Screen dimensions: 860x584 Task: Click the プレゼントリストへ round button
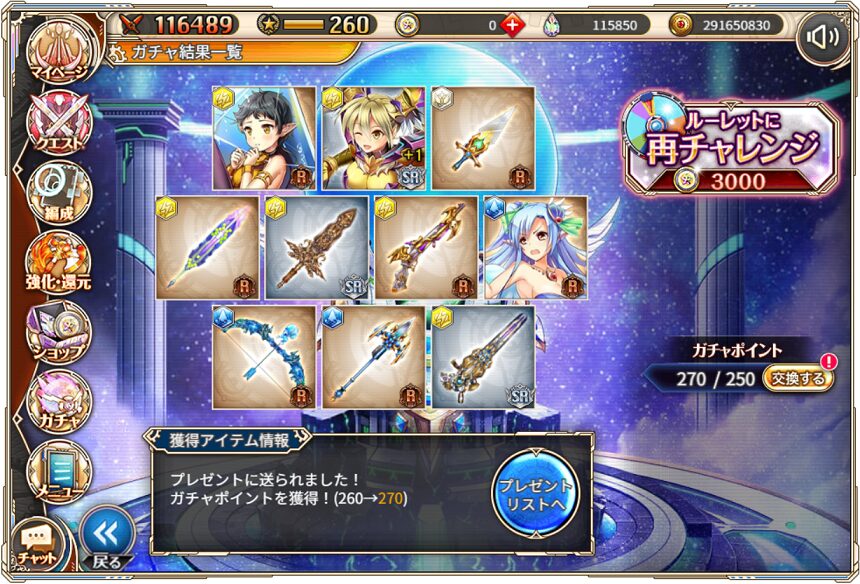pyautogui.click(x=535, y=490)
